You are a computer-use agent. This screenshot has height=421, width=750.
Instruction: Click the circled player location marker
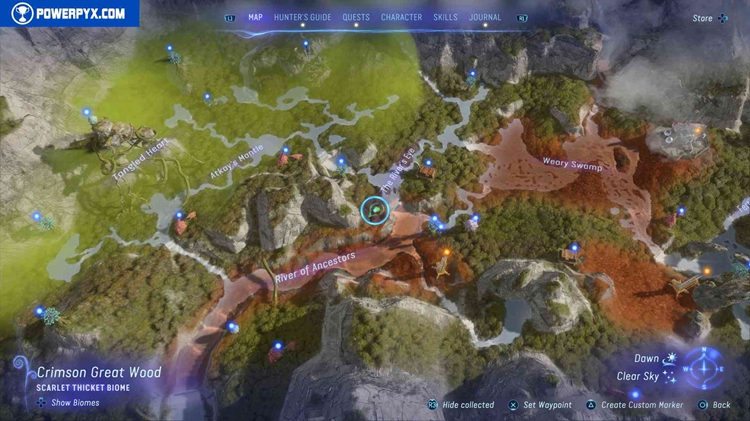click(374, 210)
